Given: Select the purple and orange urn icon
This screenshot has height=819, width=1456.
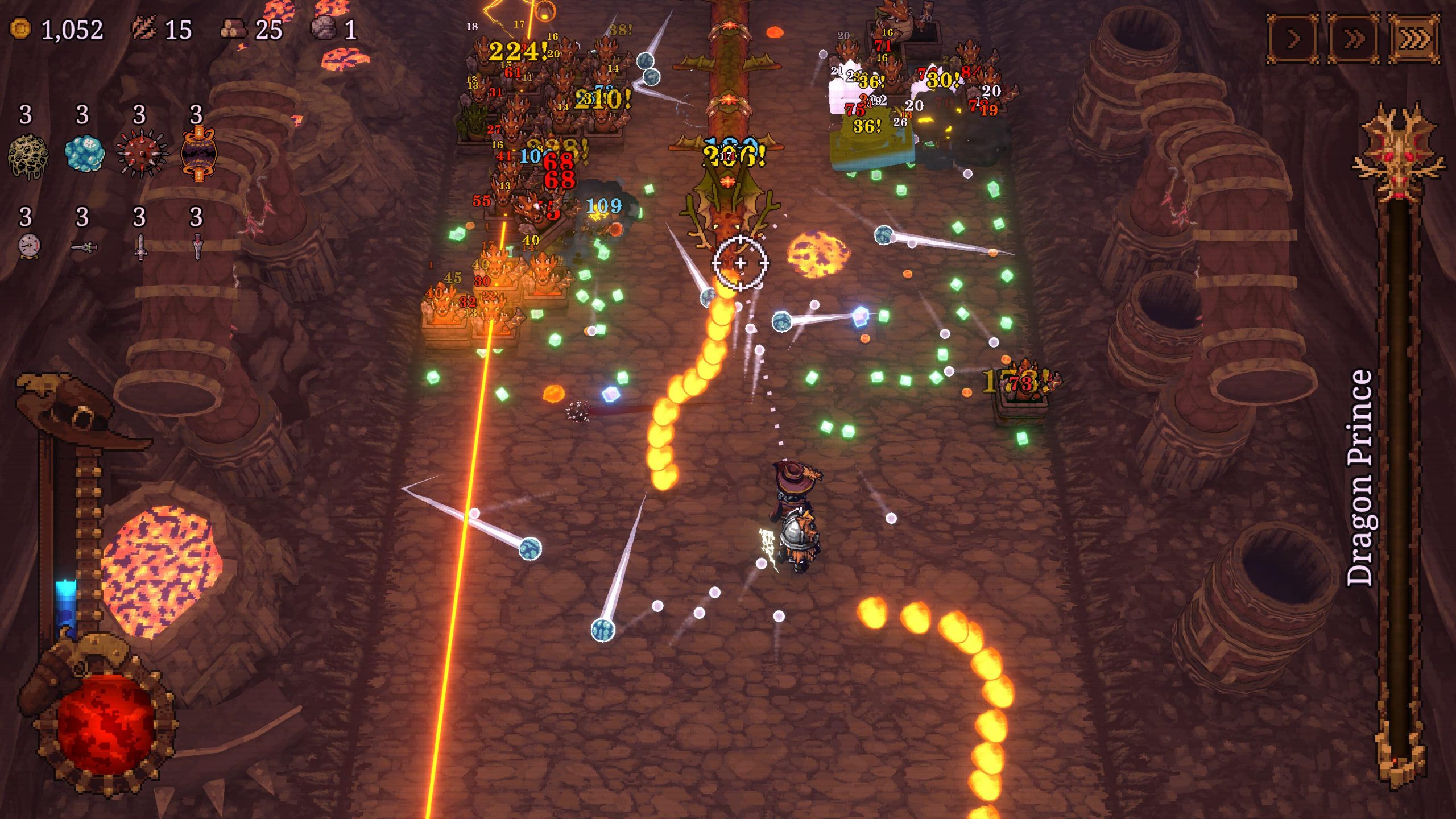Looking at the screenshot, I should (x=198, y=154).
